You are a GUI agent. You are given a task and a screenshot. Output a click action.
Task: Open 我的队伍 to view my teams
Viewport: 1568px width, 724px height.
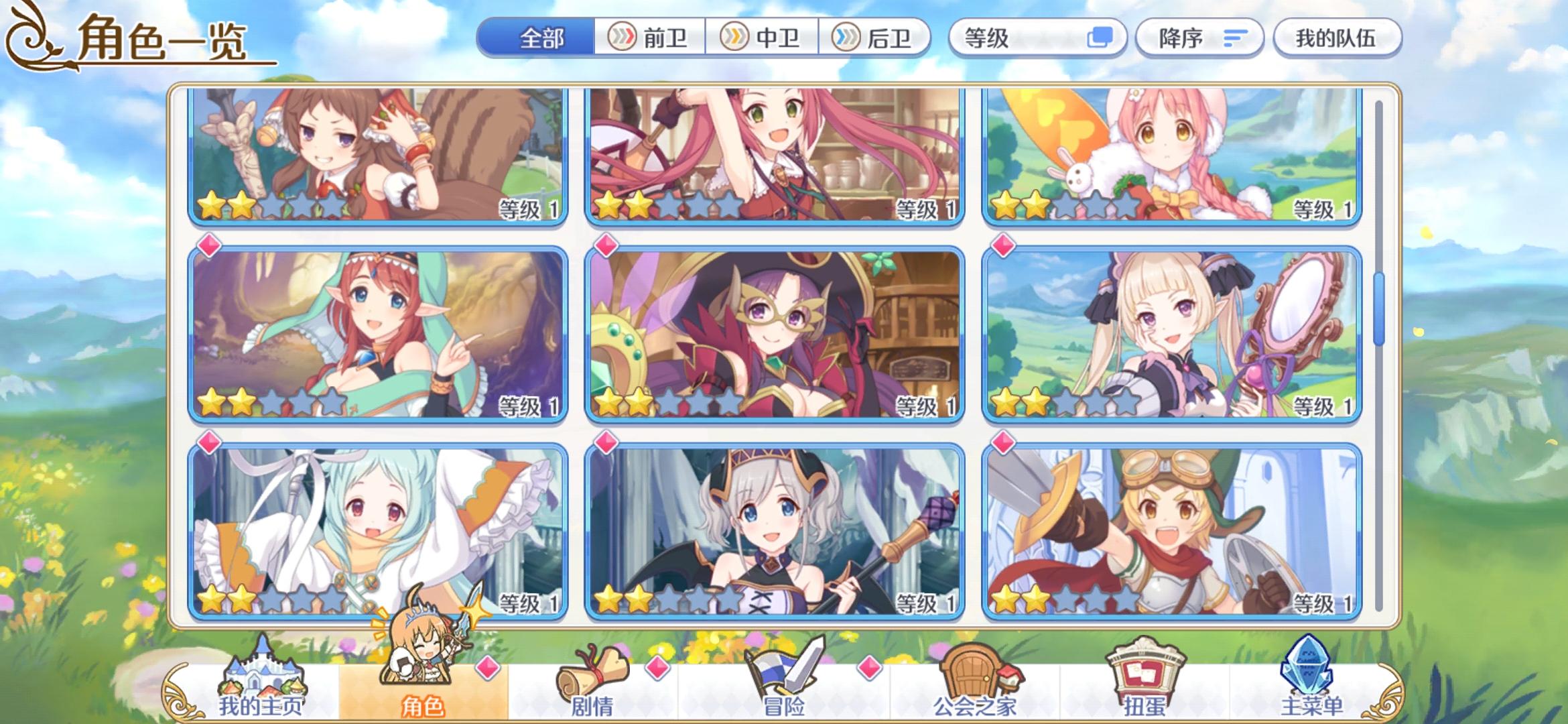click(x=1337, y=38)
